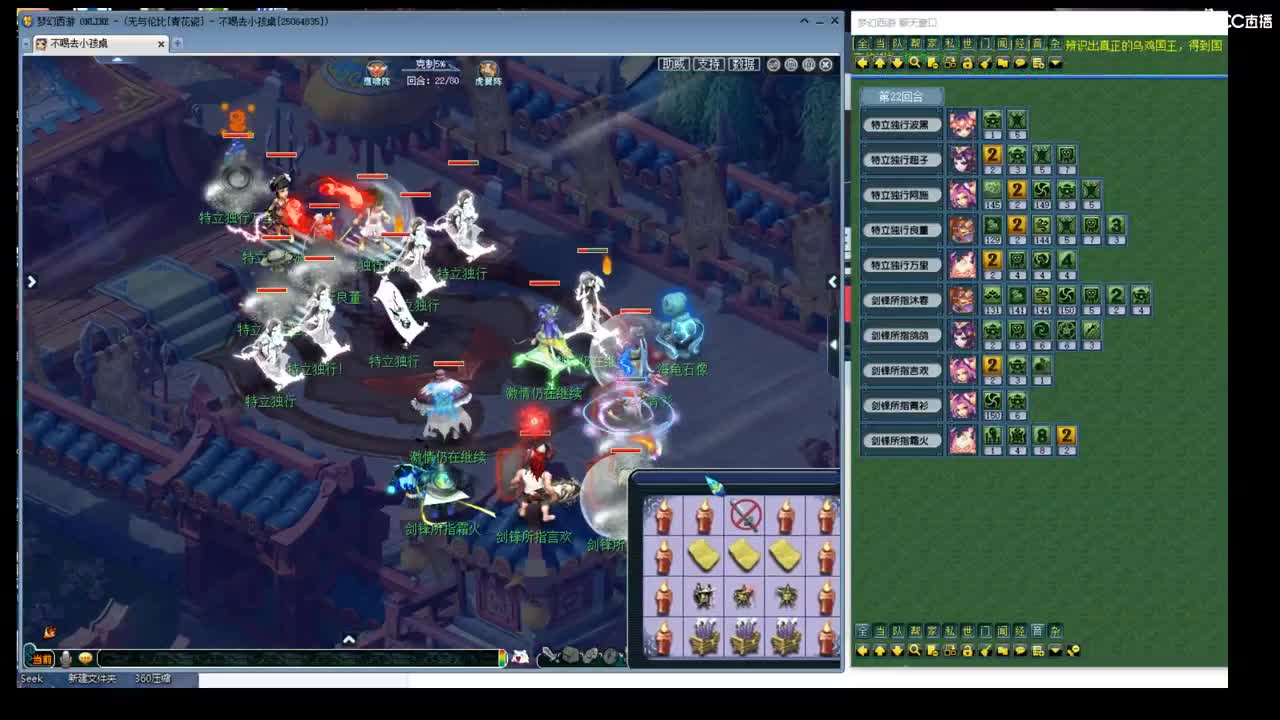Image resolution: width=1280 pixels, height=720 pixels.
Task: Open the dropdown arrow at the end of the chat toolbar
Action: (1055, 64)
